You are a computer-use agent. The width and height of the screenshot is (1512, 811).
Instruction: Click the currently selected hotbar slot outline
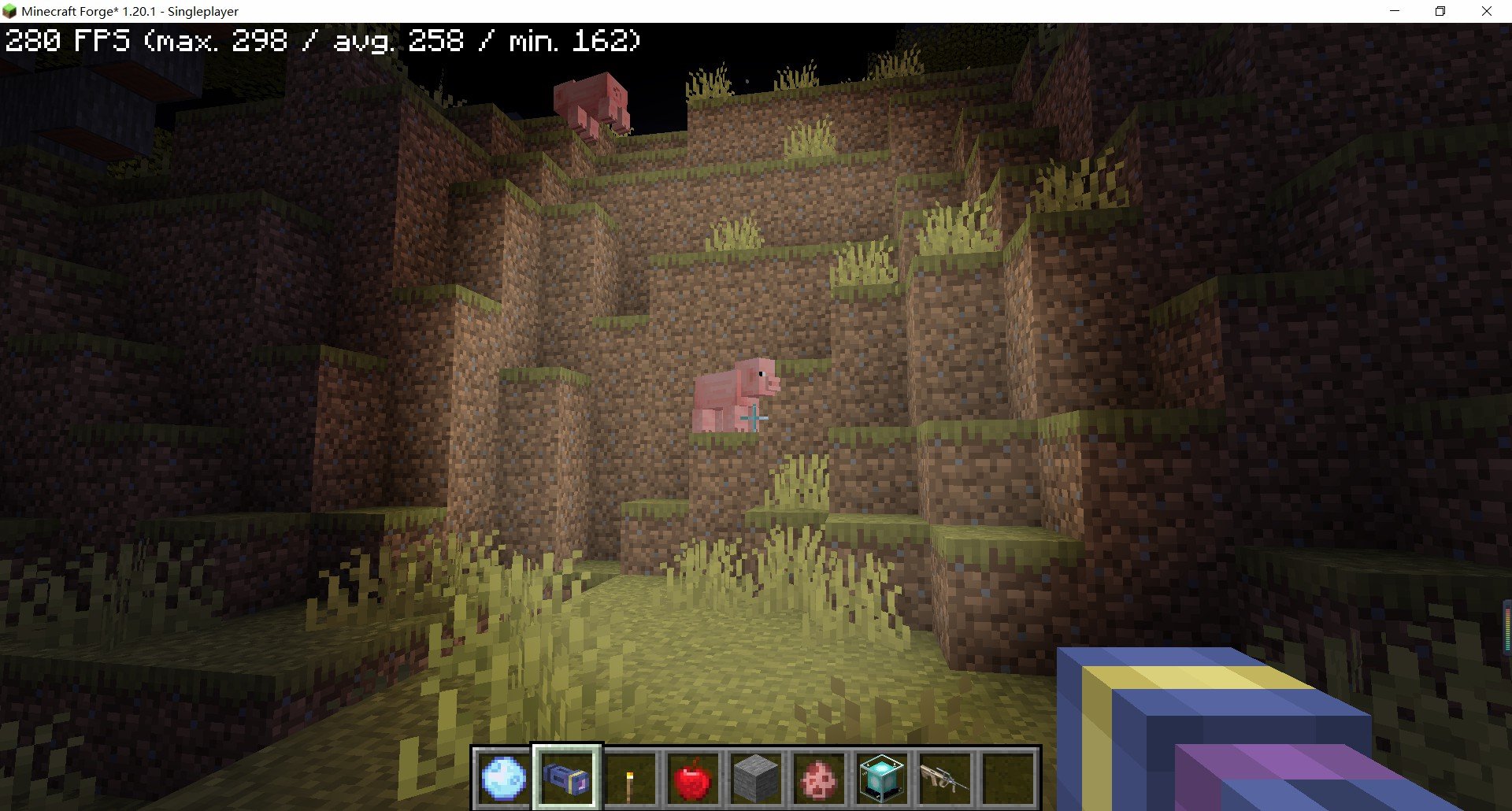[565, 776]
